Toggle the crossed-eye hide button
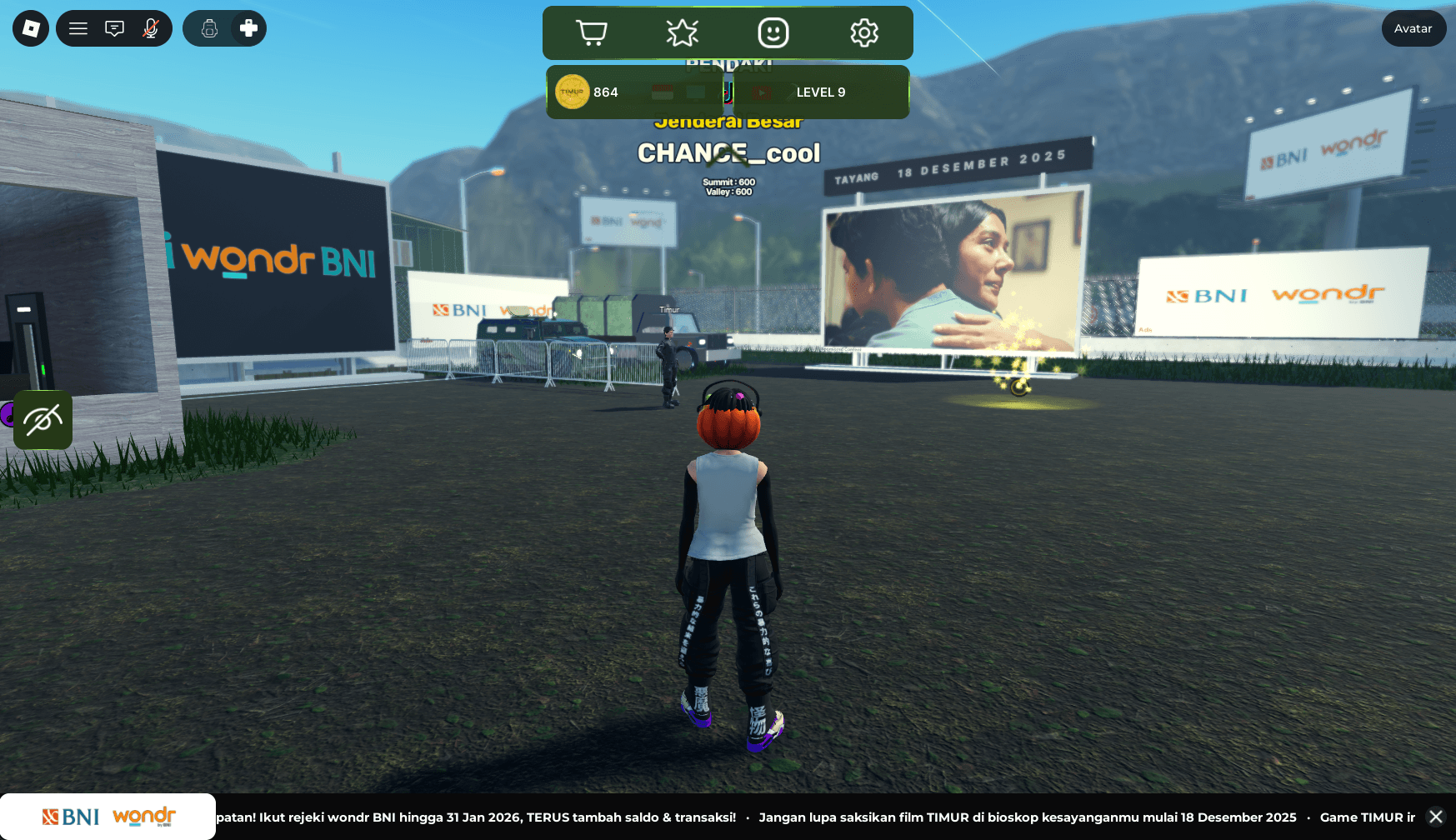 [x=43, y=420]
